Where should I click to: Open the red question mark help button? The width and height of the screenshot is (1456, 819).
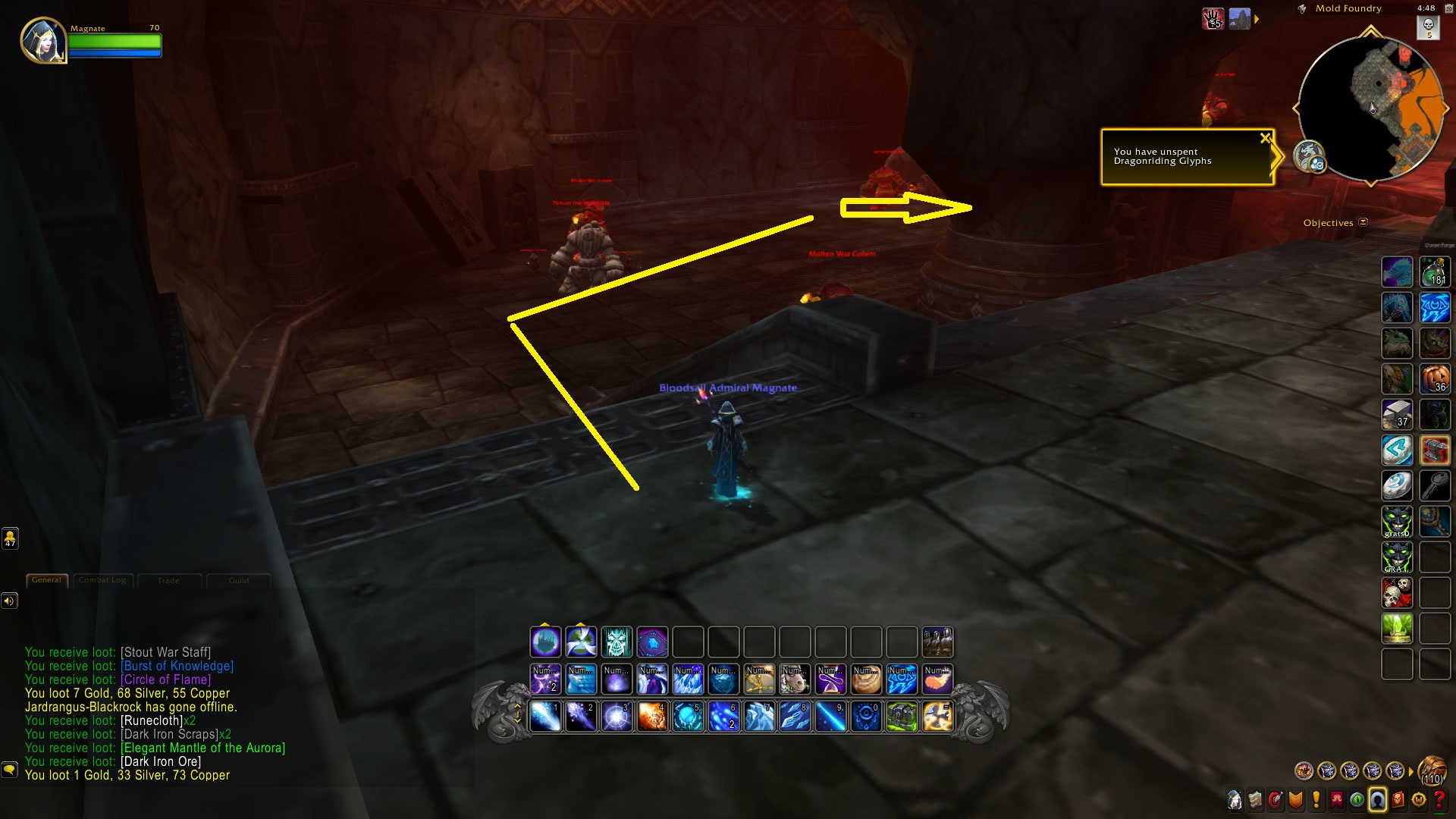[x=1439, y=800]
